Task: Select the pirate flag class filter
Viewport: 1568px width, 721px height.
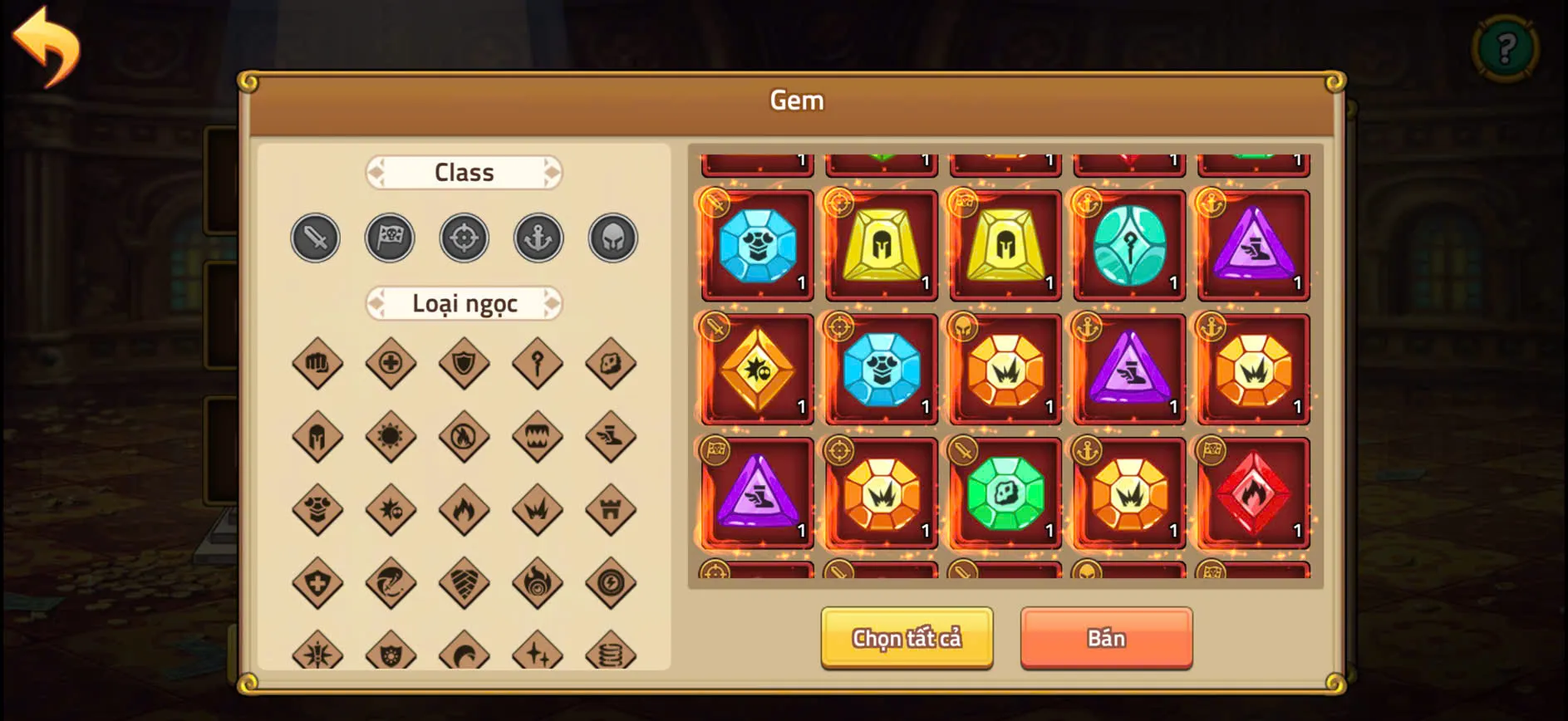Action: pyautogui.click(x=389, y=238)
